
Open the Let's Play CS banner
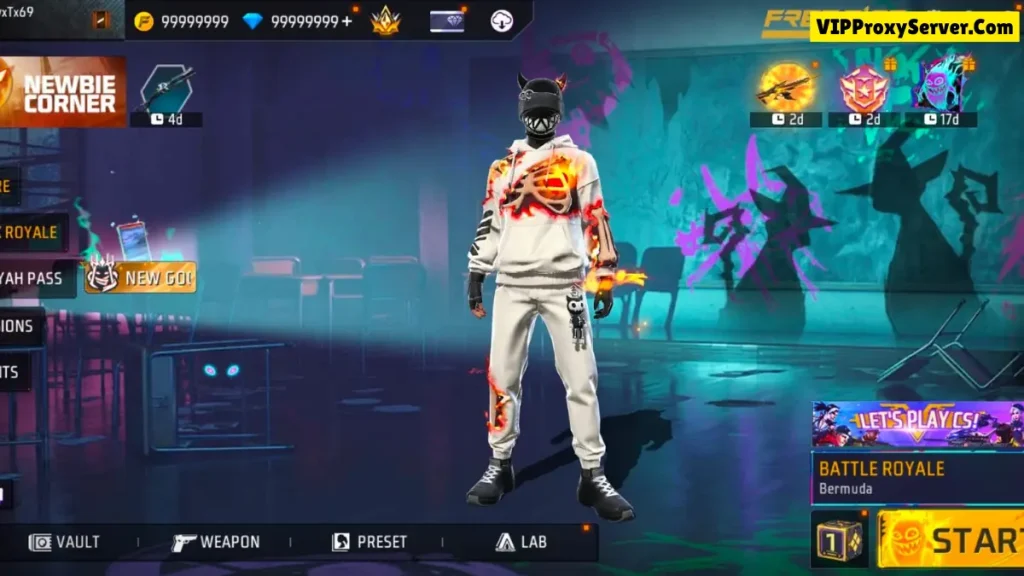tap(916, 424)
